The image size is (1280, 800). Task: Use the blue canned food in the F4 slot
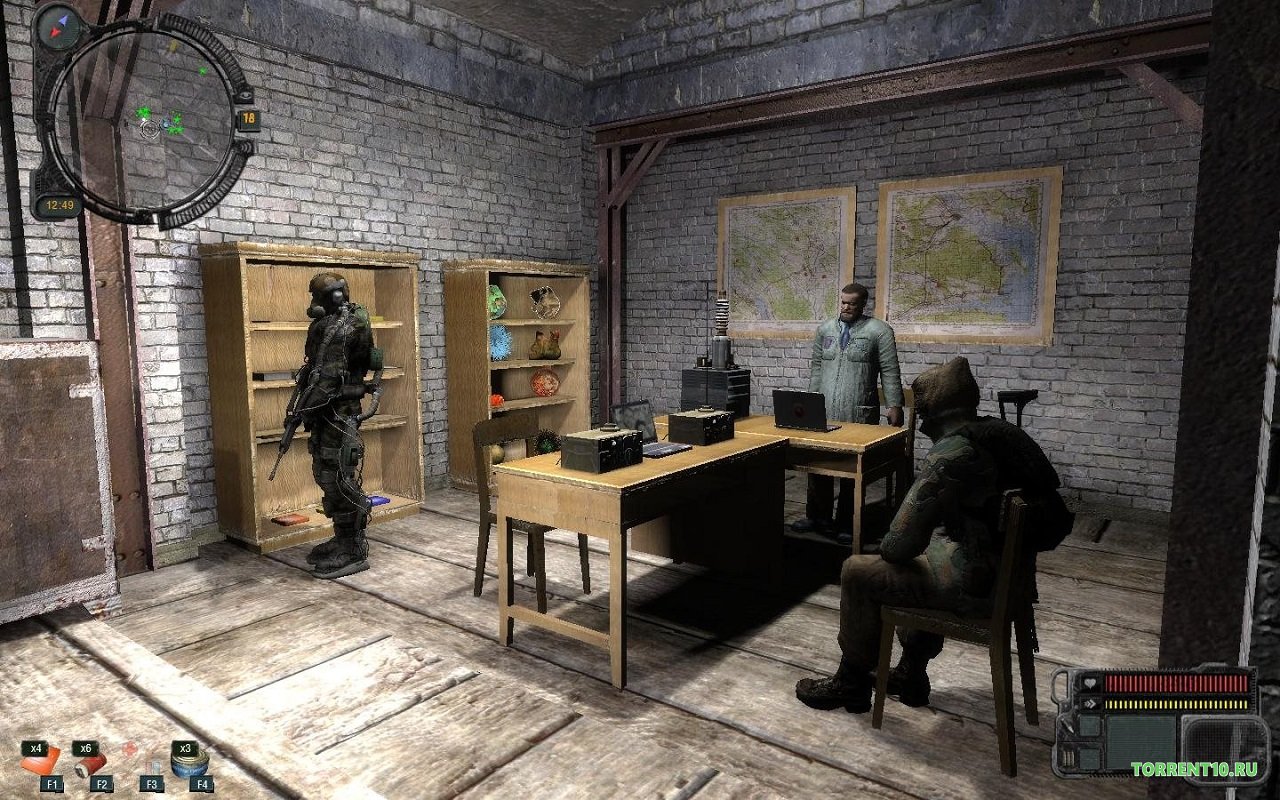(x=190, y=765)
